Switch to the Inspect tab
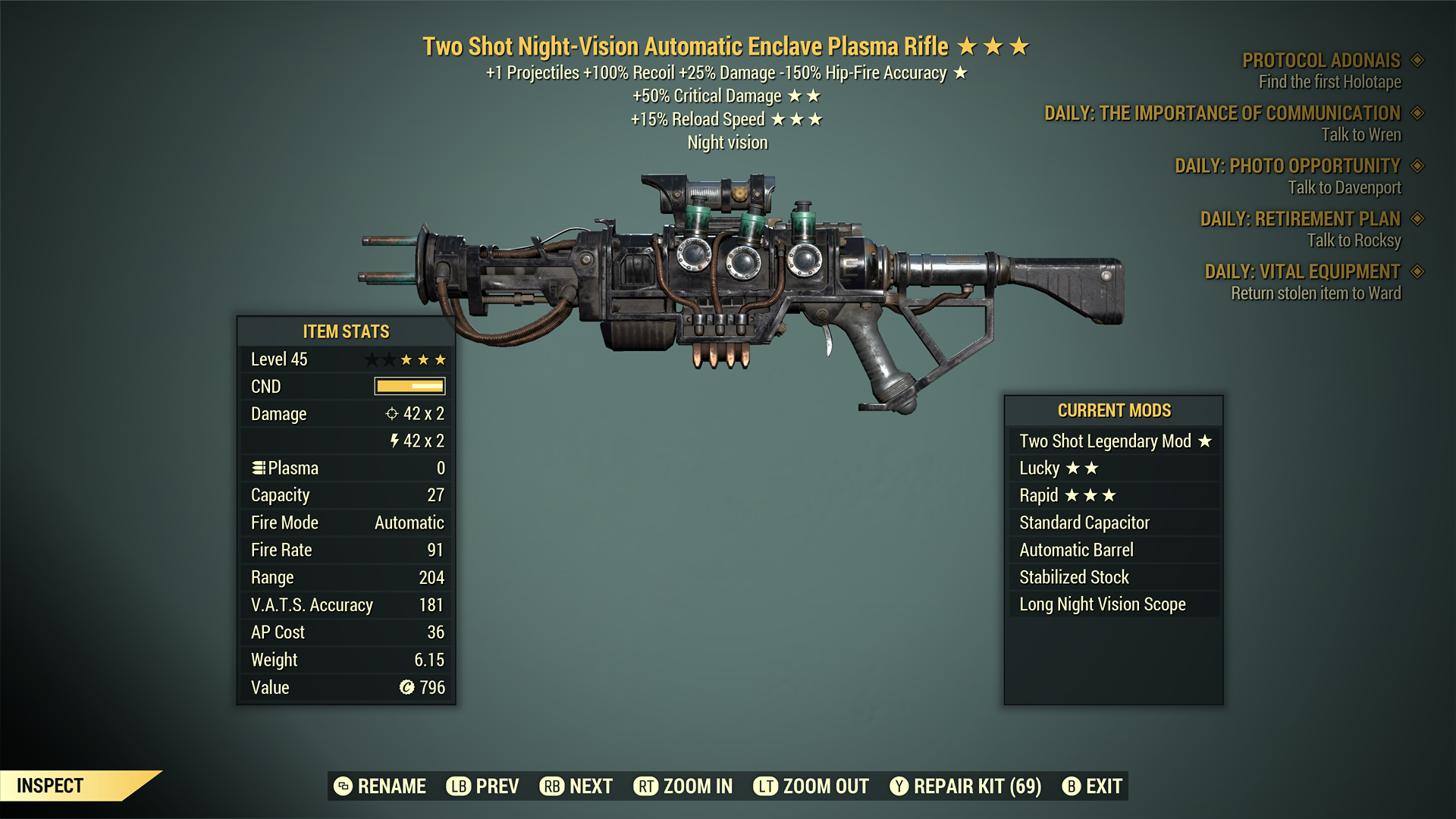Image resolution: width=1456 pixels, height=819 pixels. click(51, 786)
